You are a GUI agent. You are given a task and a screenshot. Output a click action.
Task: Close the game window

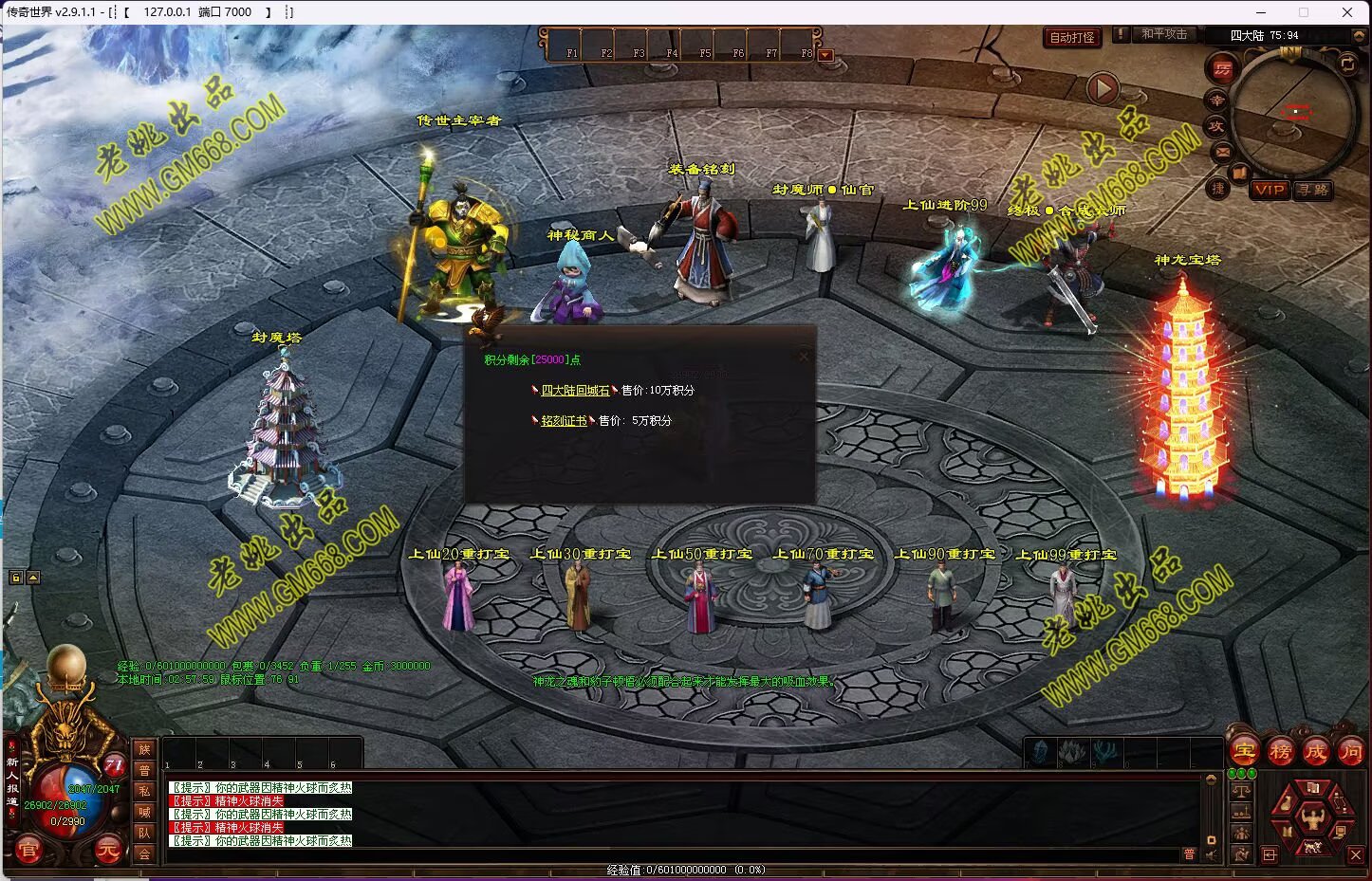click(x=1347, y=12)
